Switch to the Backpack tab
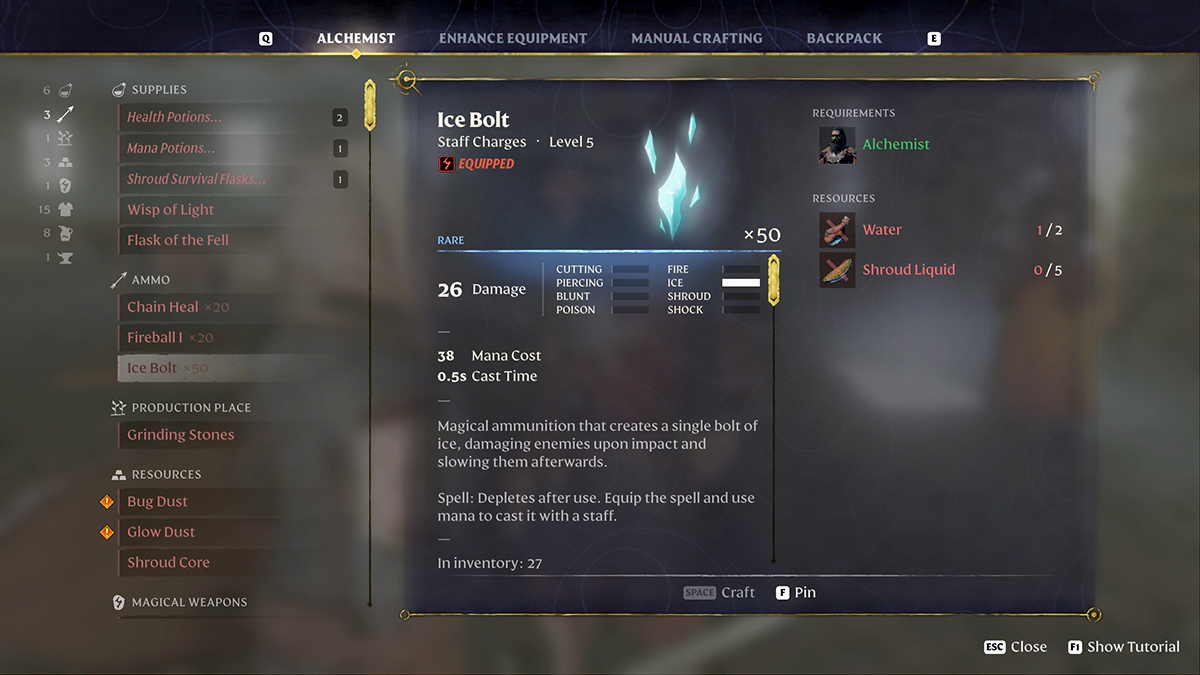 tap(844, 39)
